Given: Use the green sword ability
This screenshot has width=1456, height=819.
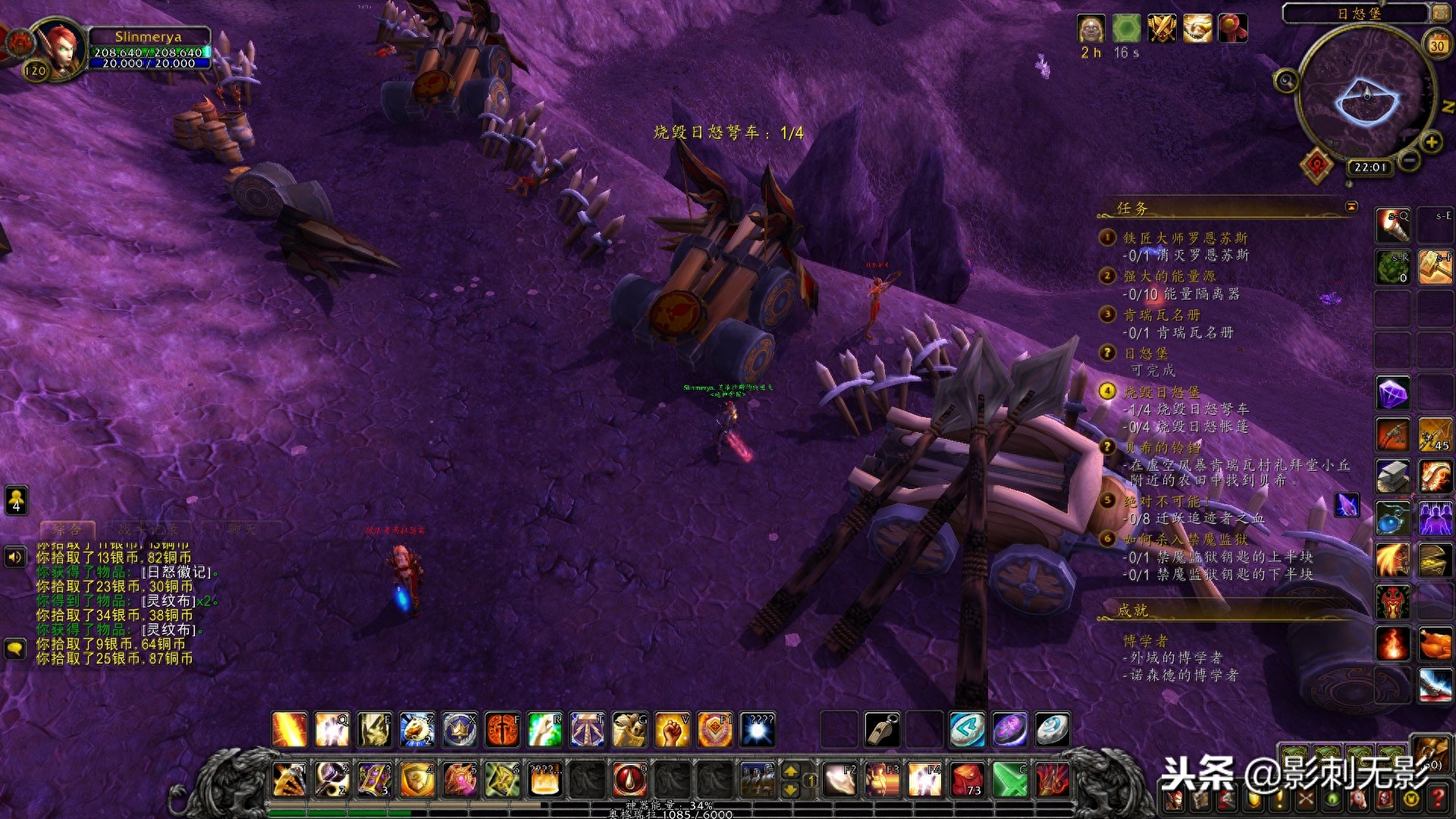Looking at the screenshot, I should 1009,780.
